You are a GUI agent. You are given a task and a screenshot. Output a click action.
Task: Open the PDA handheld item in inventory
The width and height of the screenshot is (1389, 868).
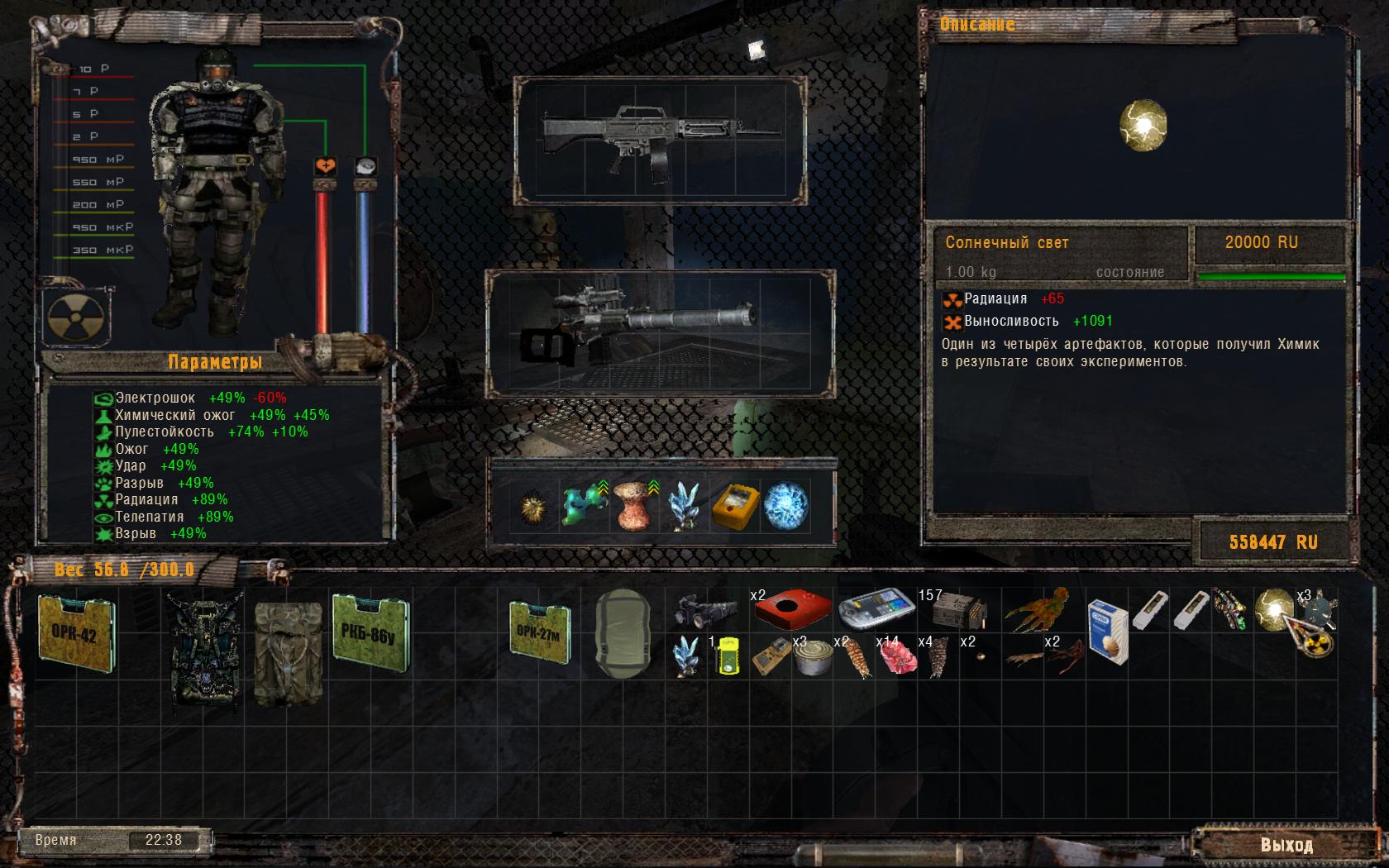[876, 609]
